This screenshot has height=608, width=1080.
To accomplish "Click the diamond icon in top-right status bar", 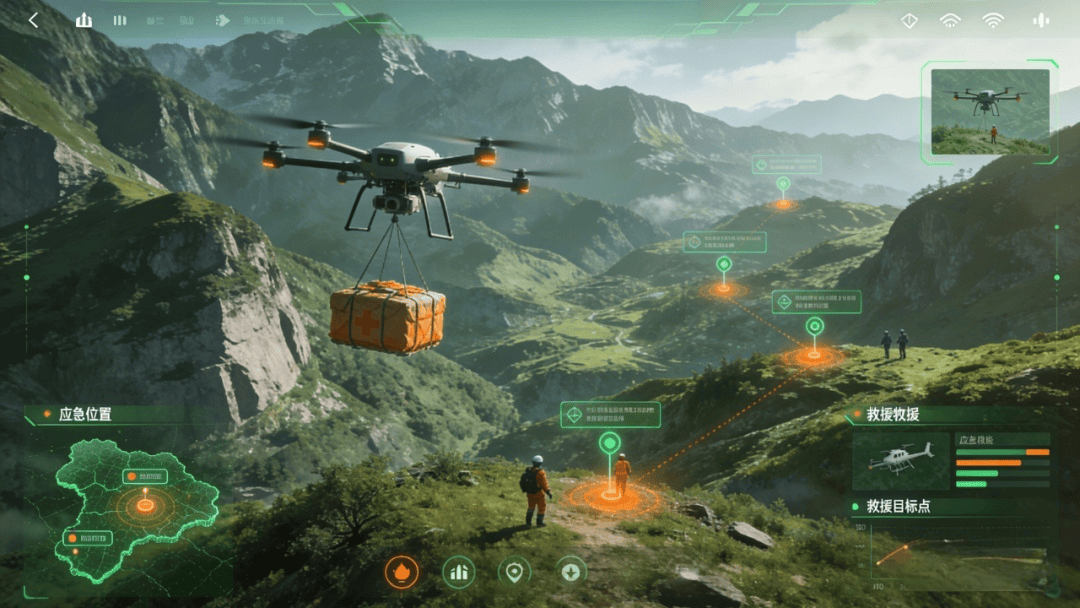I will tap(909, 20).
